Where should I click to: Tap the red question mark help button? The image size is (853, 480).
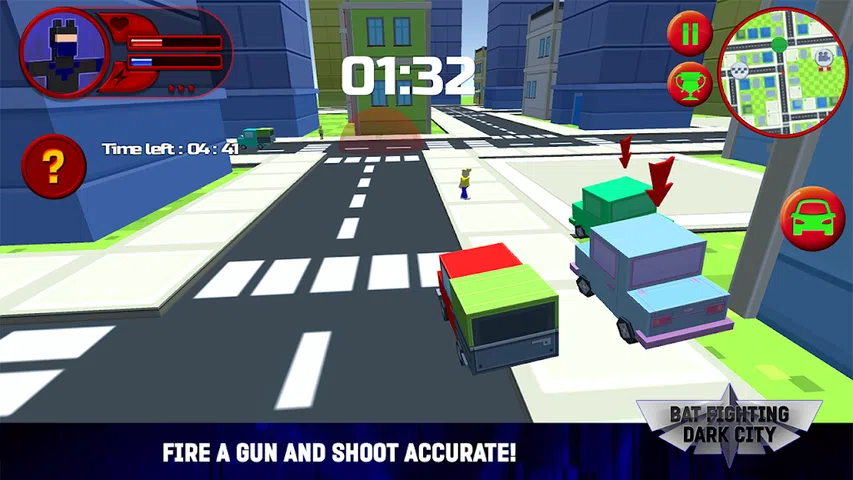[53, 165]
